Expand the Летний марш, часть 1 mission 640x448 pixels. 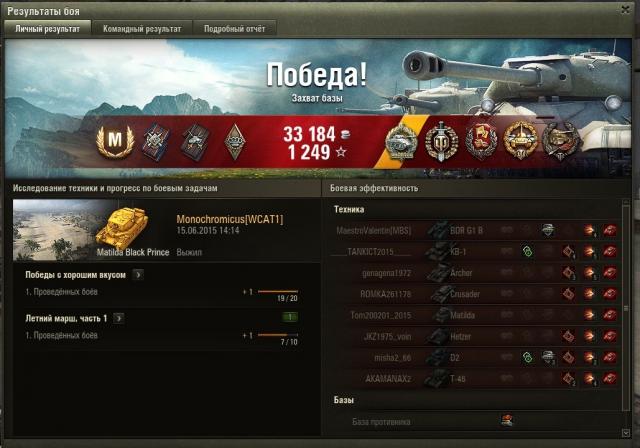[118, 318]
